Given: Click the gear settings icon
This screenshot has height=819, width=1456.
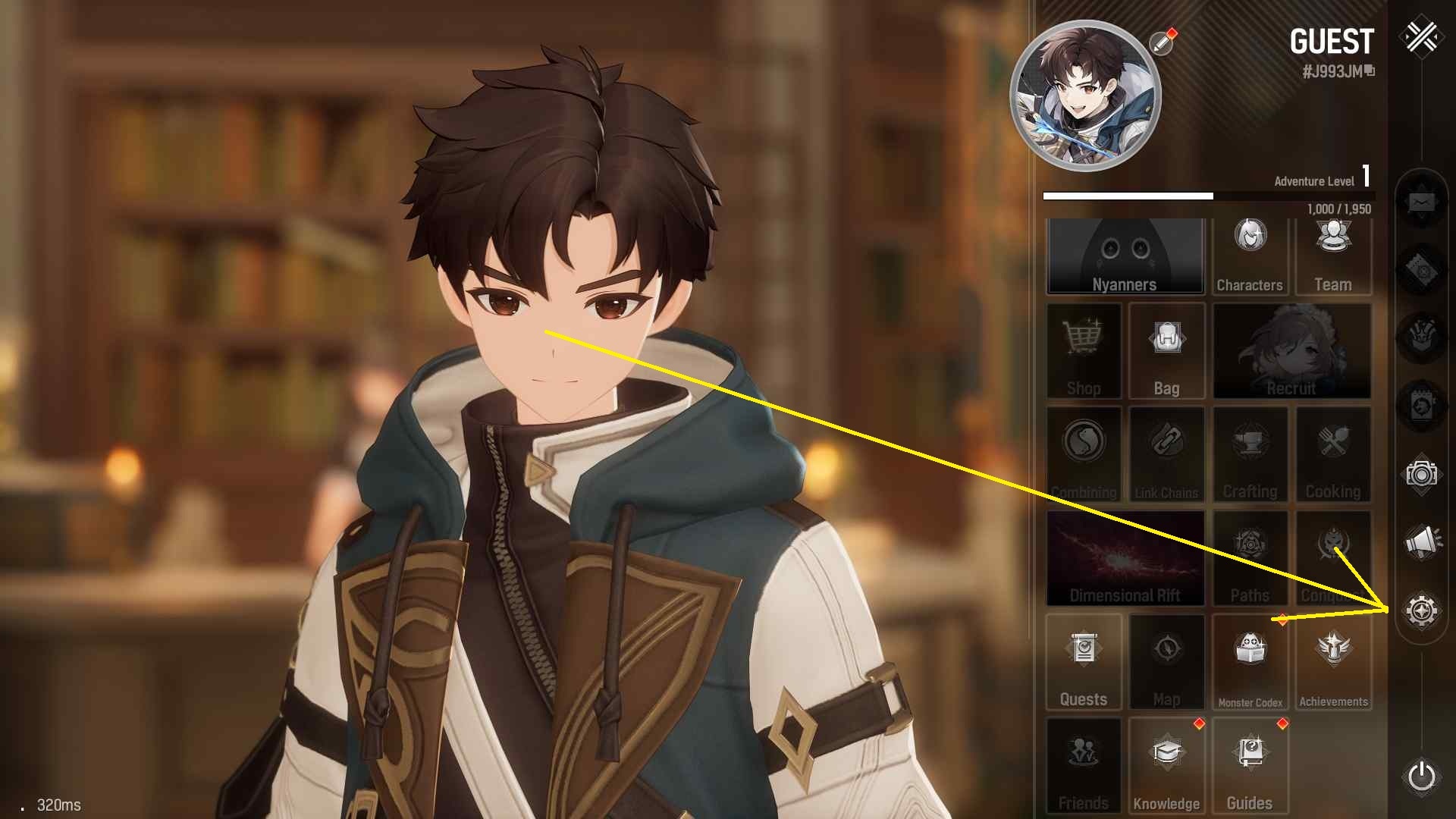Looking at the screenshot, I should [x=1421, y=610].
